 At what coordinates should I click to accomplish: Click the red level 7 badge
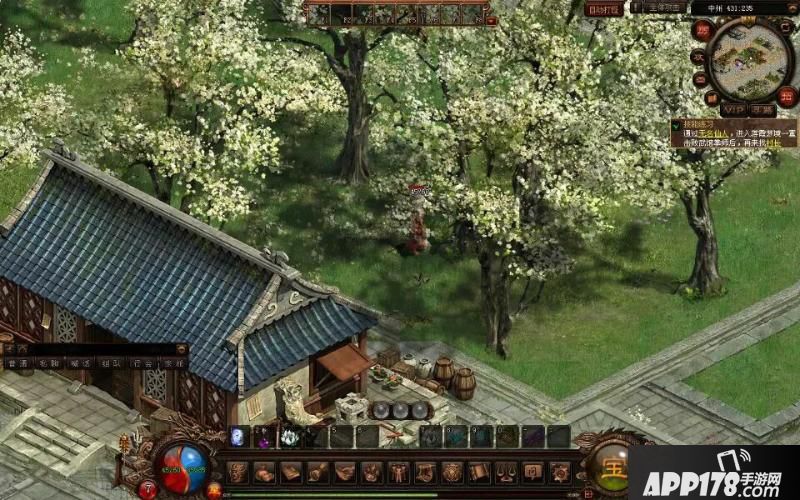[x=148, y=489]
